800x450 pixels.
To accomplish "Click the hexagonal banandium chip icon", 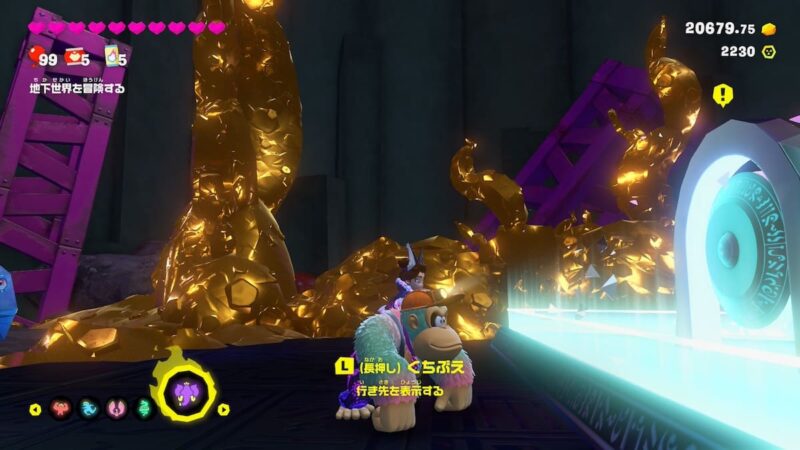I will click(x=769, y=51).
